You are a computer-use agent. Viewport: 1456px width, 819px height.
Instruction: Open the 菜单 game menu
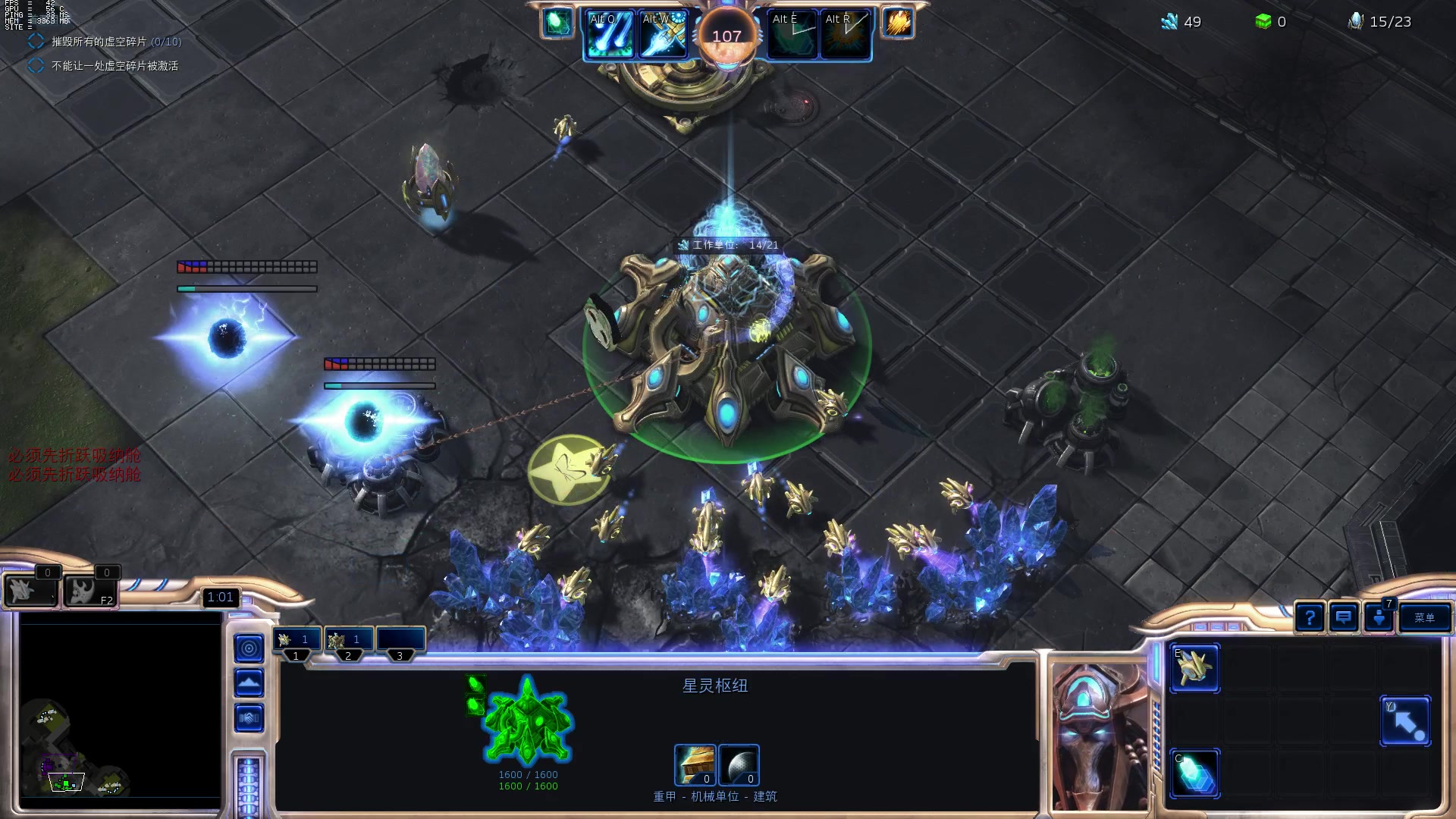[1424, 617]
